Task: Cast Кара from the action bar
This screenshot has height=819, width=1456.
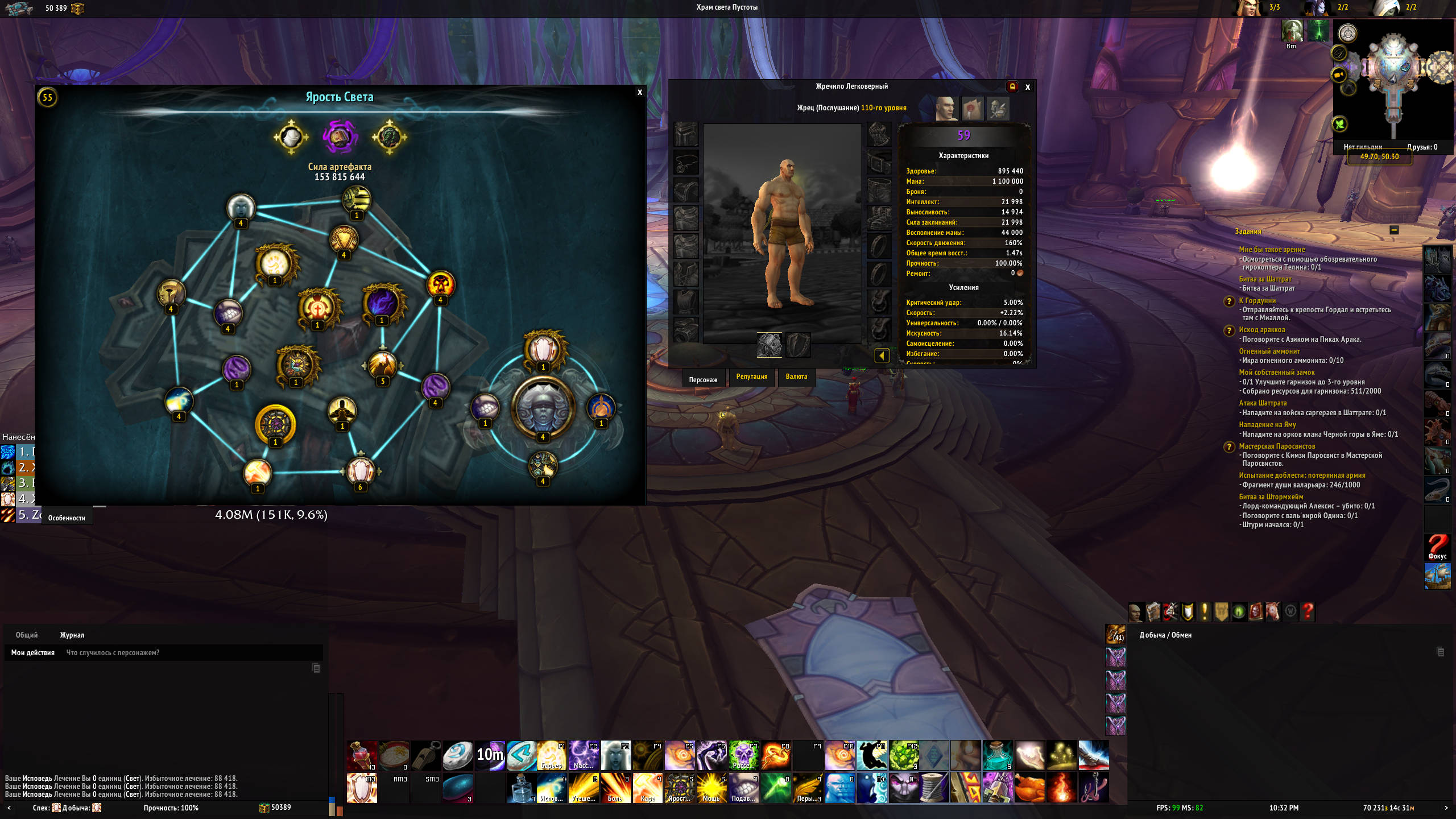Action: pyautogui.click(x=647, y=788)
